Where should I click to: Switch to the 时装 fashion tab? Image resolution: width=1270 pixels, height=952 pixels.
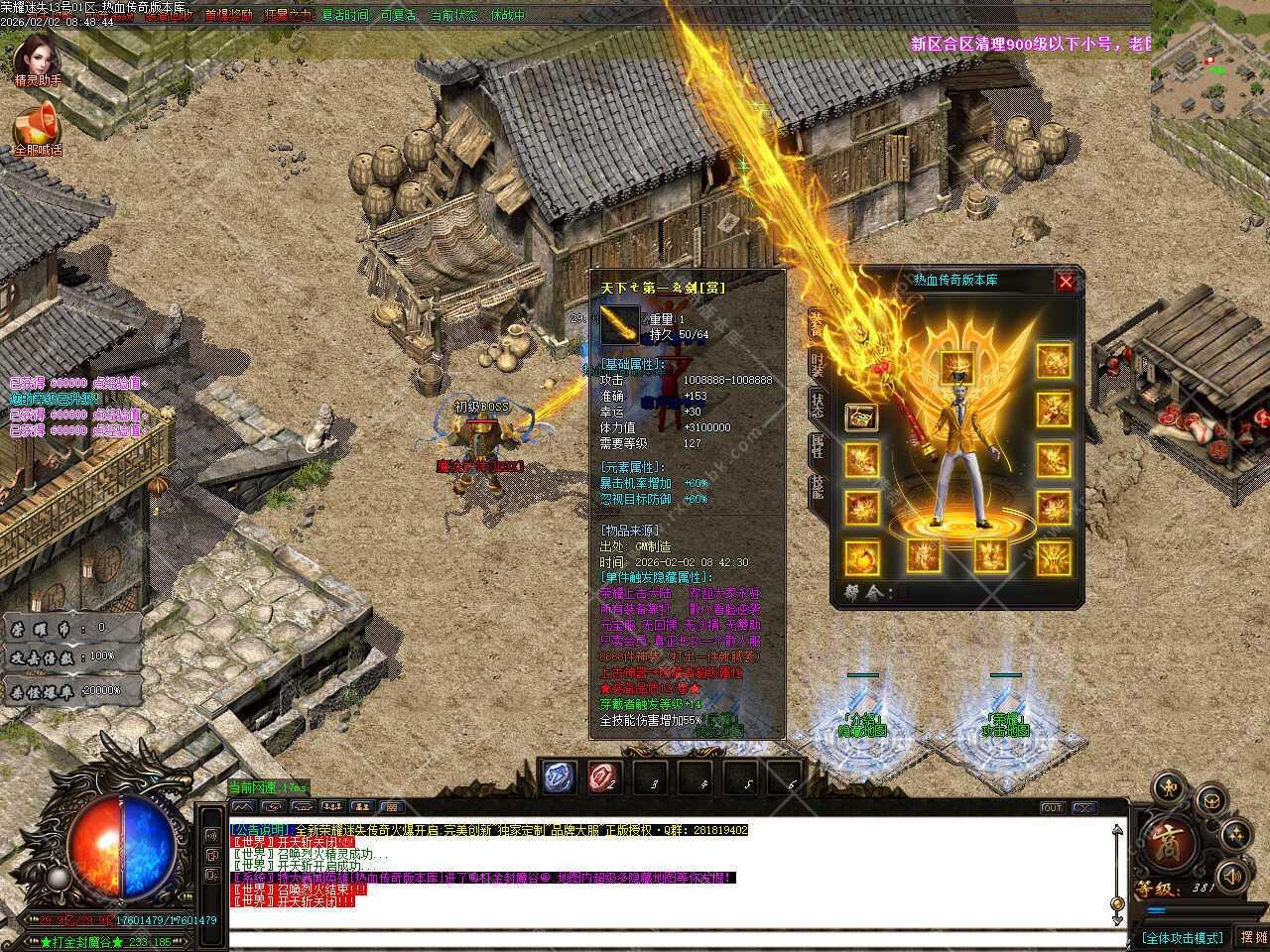tap(817, 362)
